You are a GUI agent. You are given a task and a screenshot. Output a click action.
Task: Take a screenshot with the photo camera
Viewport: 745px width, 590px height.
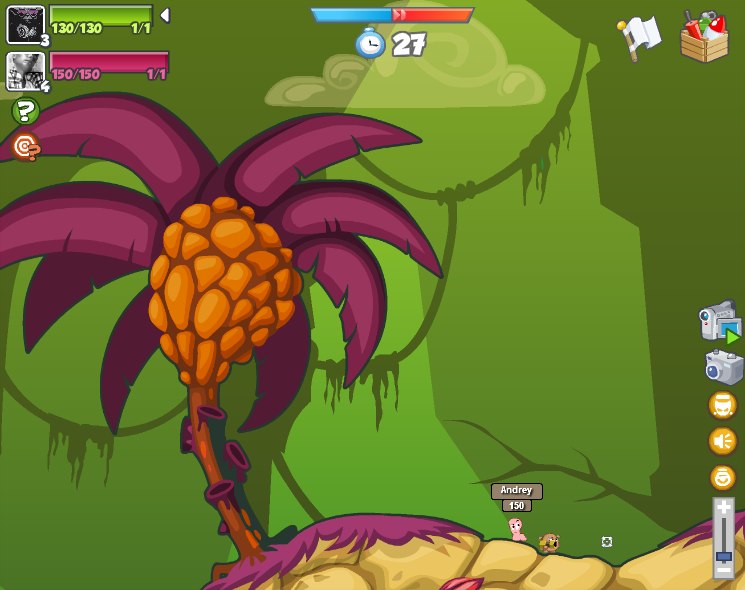tap(723, 367)
